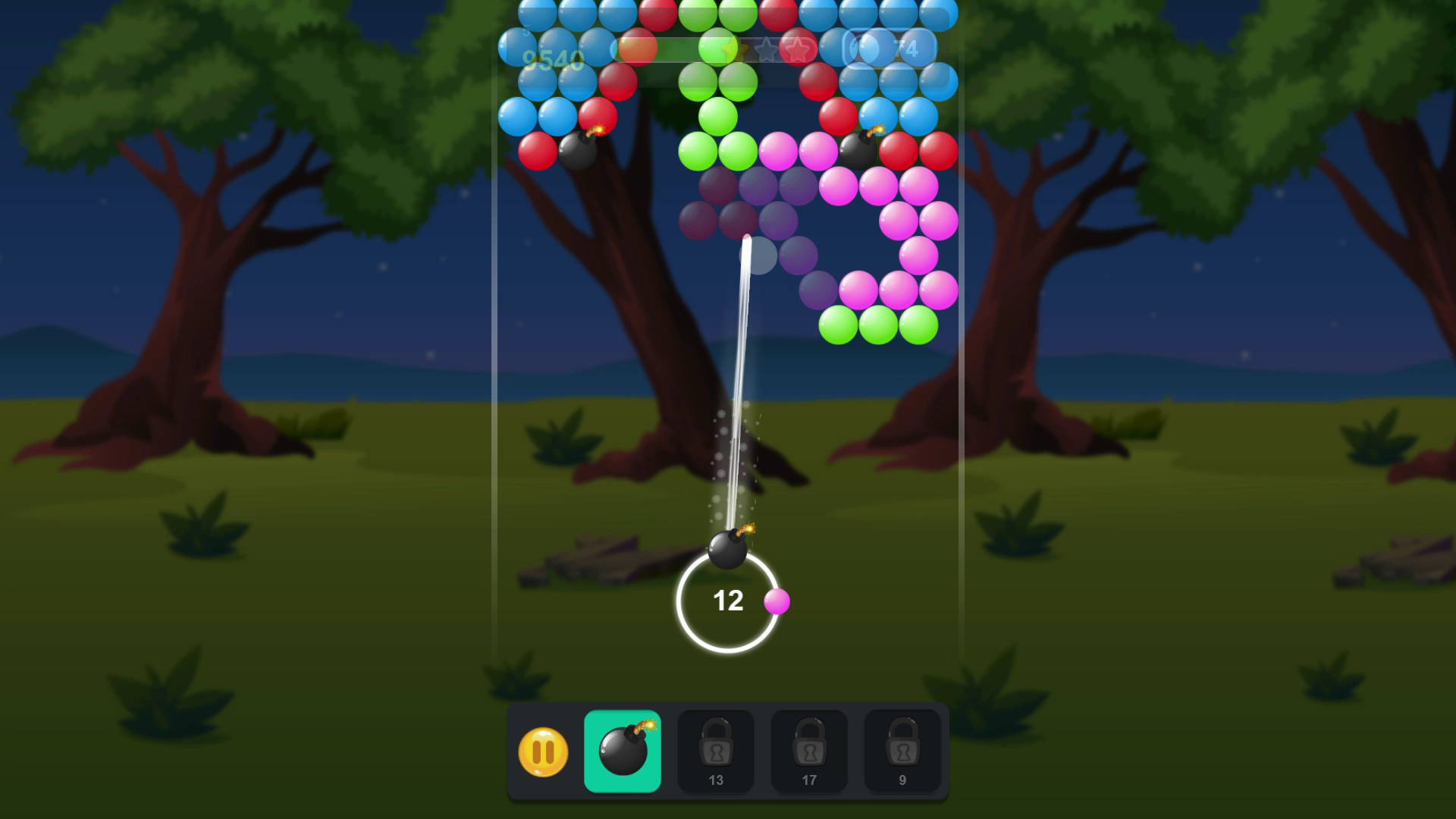Viewport: 1456px width, 819px height.
Task: Tap the shots remaining counter showing 12
Action: (x=727, y=601)
